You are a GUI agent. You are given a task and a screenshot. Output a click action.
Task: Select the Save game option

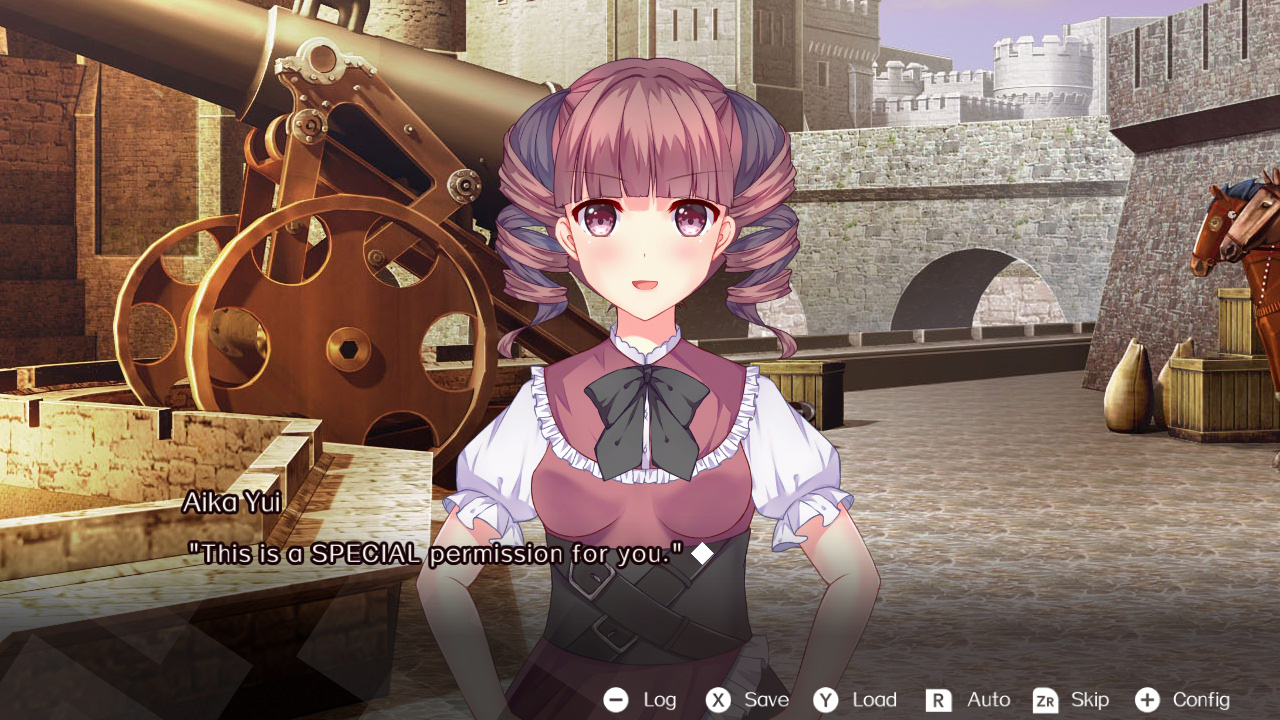tap(765, 700)
